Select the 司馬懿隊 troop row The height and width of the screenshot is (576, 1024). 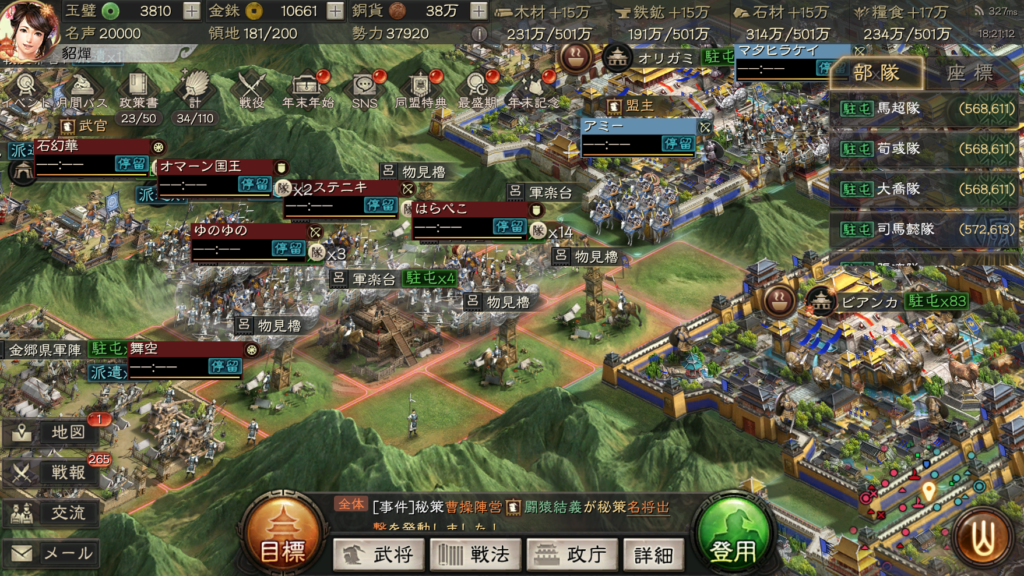[x=925, y=229]
